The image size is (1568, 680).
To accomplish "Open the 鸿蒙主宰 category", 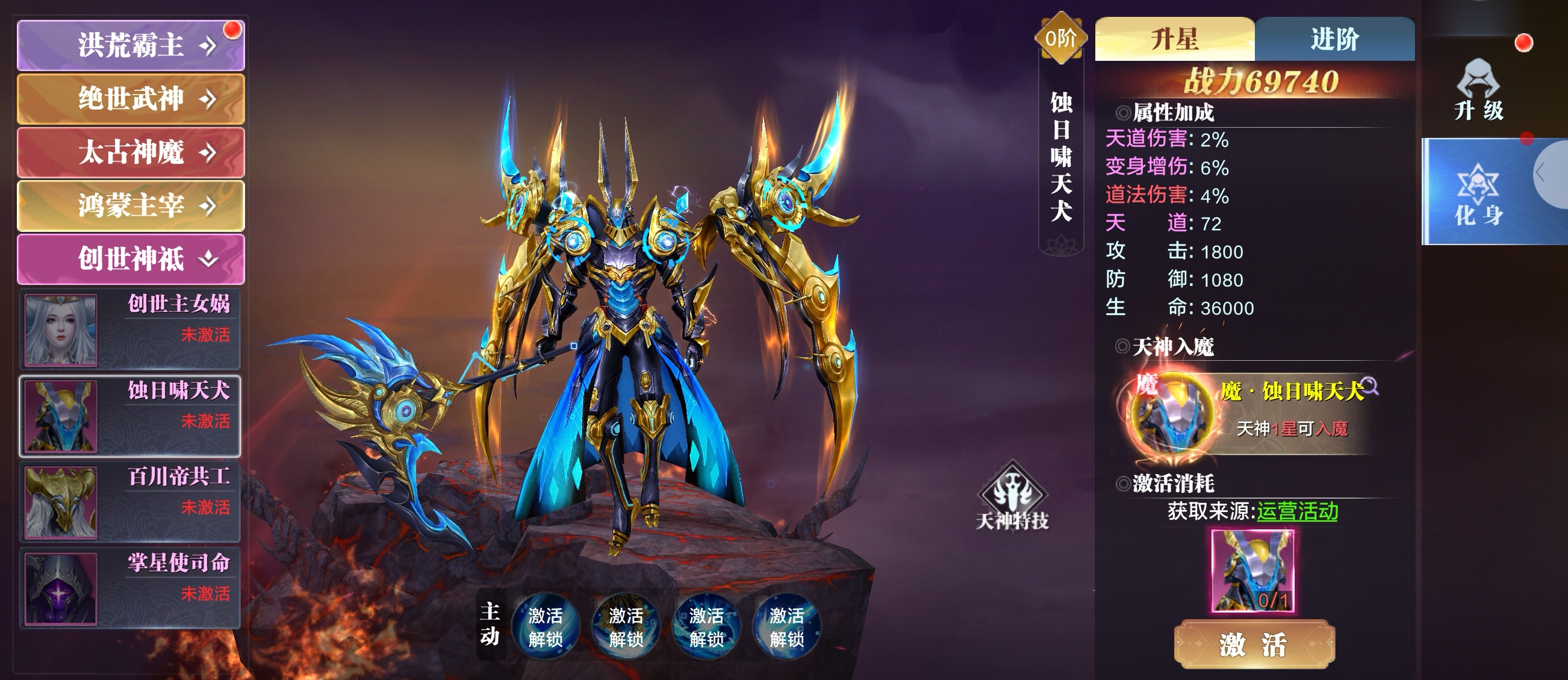I will [x=131, y=205].
